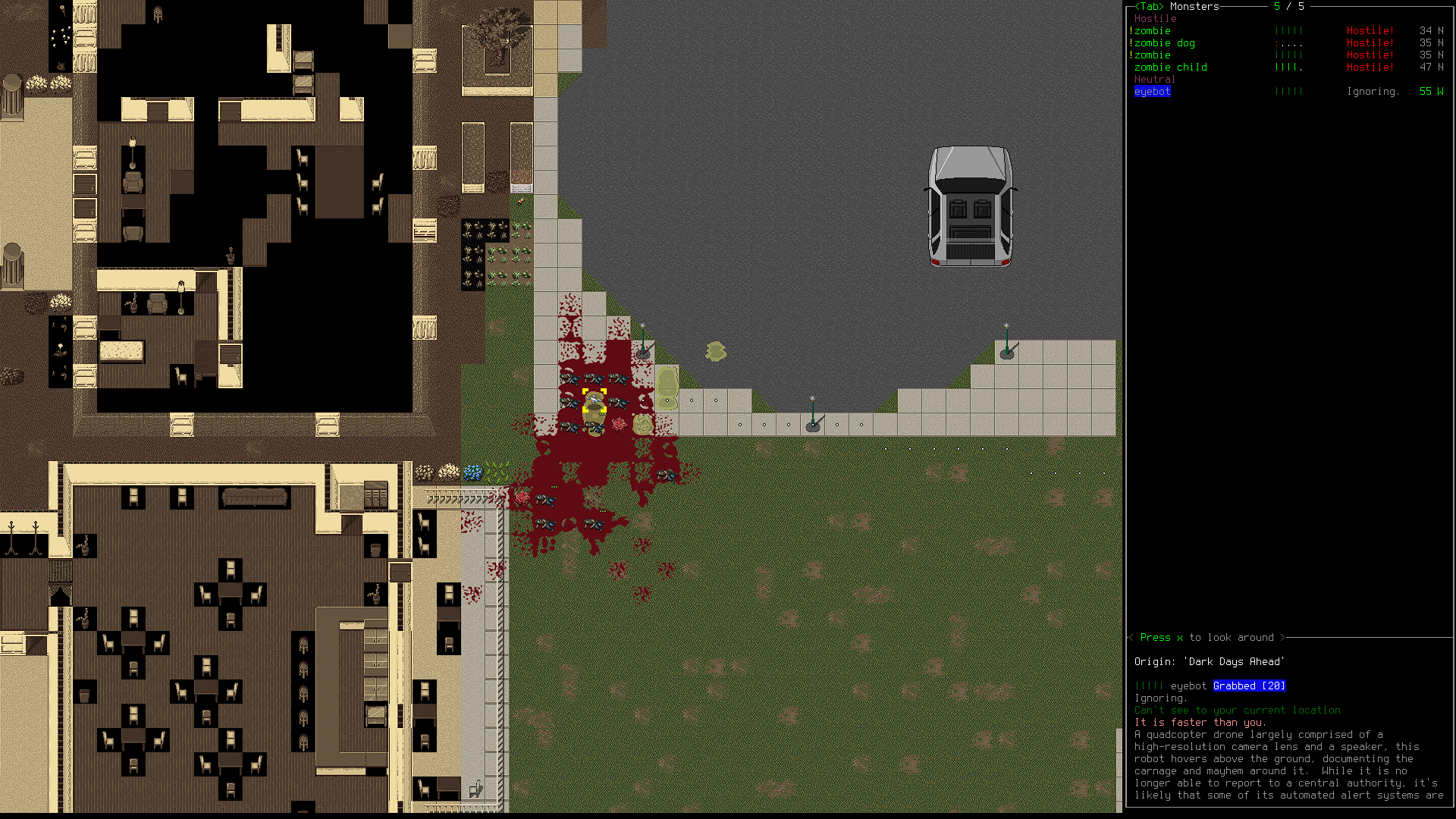Select the eyebot entry in the Monsters list
The height and width of the screenshot is (819, 1456).
[x=1152, y=91]
